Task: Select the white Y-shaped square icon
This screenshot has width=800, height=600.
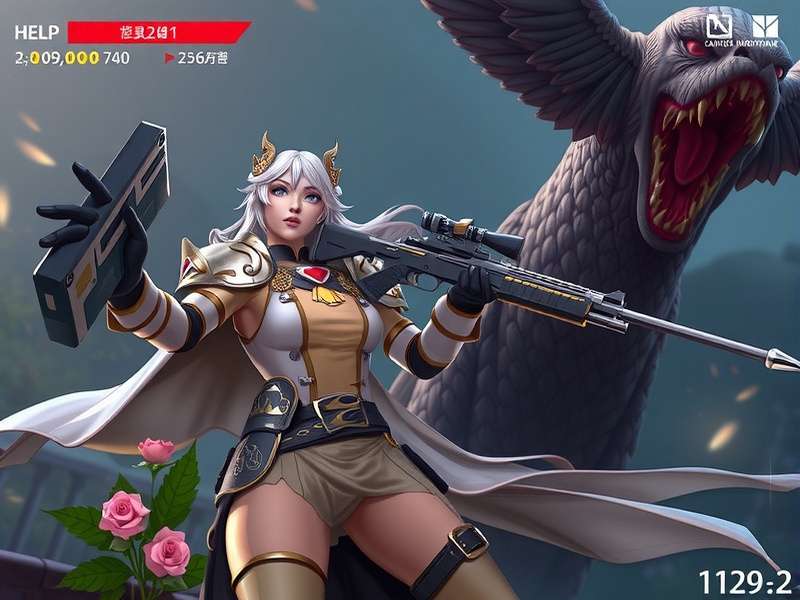Action: 766,27
